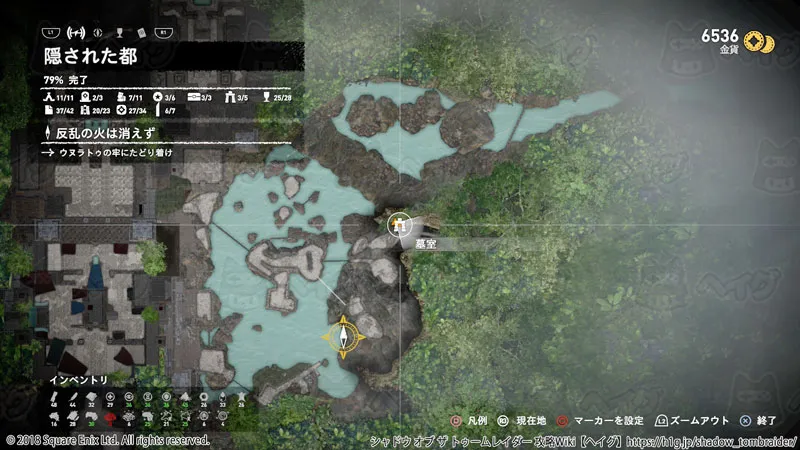Click Lara's gold compass position marker
800x450 pixels.
343,337
